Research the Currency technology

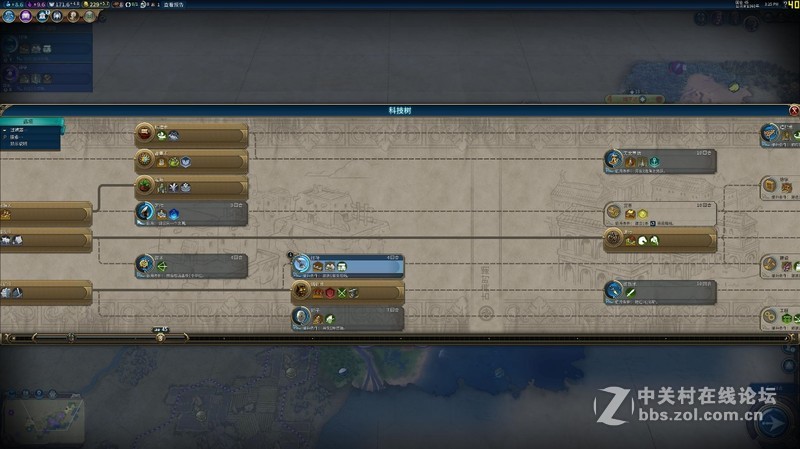pyautogui.click(x=659, y=213)
